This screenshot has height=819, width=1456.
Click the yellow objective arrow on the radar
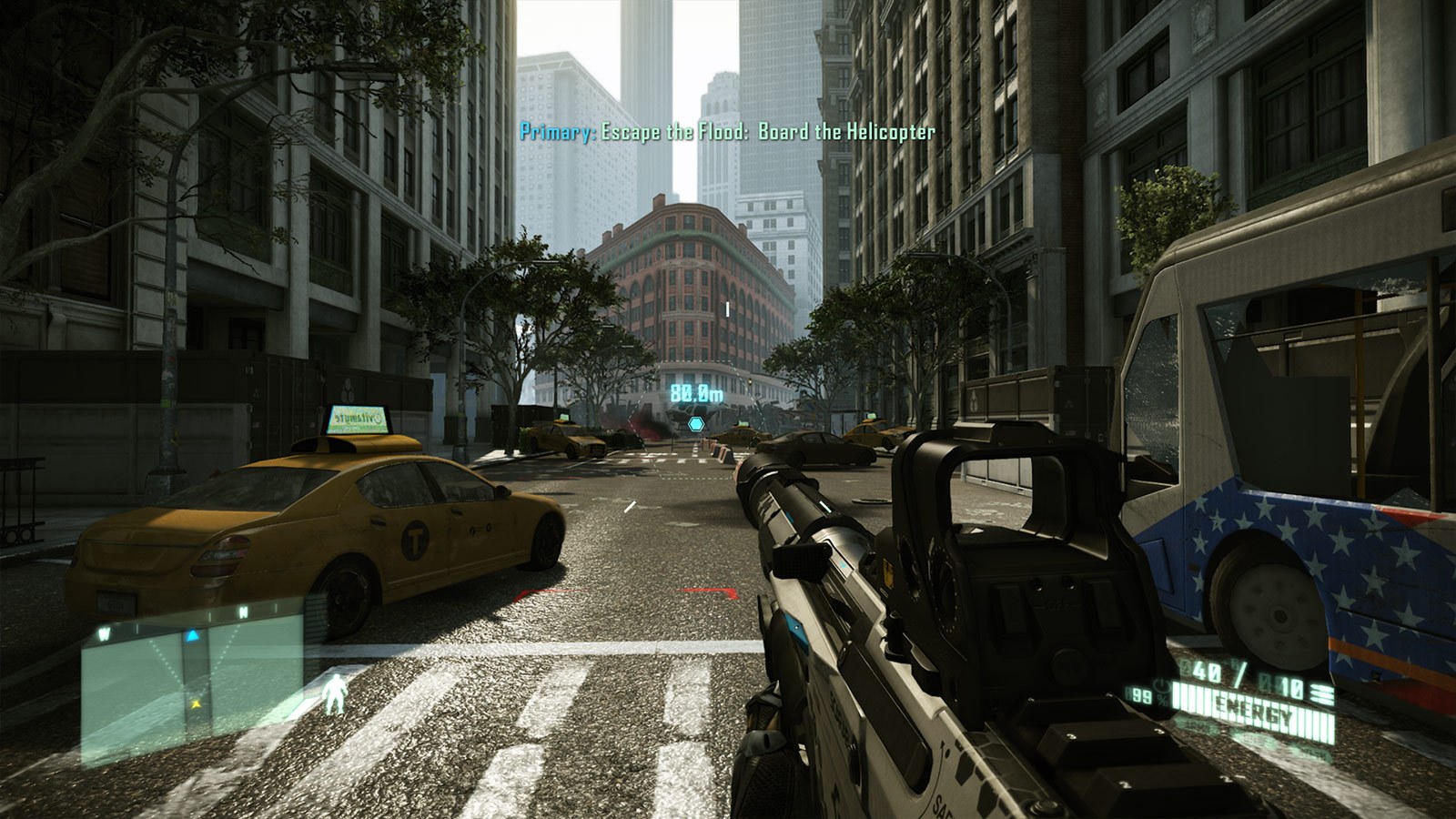(197, 703)
